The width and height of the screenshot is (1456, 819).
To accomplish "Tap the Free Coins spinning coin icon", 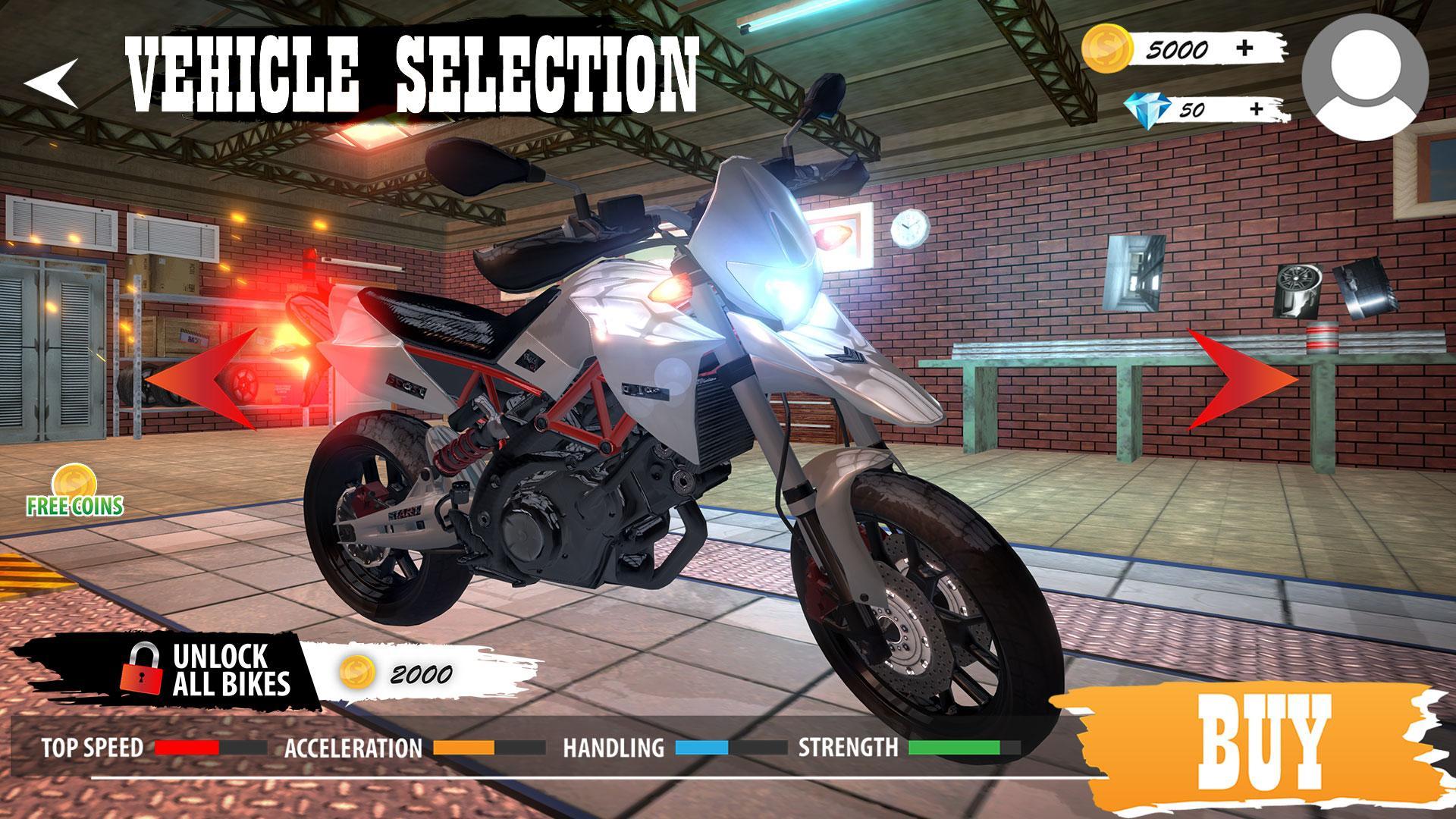I will (74, 479).
